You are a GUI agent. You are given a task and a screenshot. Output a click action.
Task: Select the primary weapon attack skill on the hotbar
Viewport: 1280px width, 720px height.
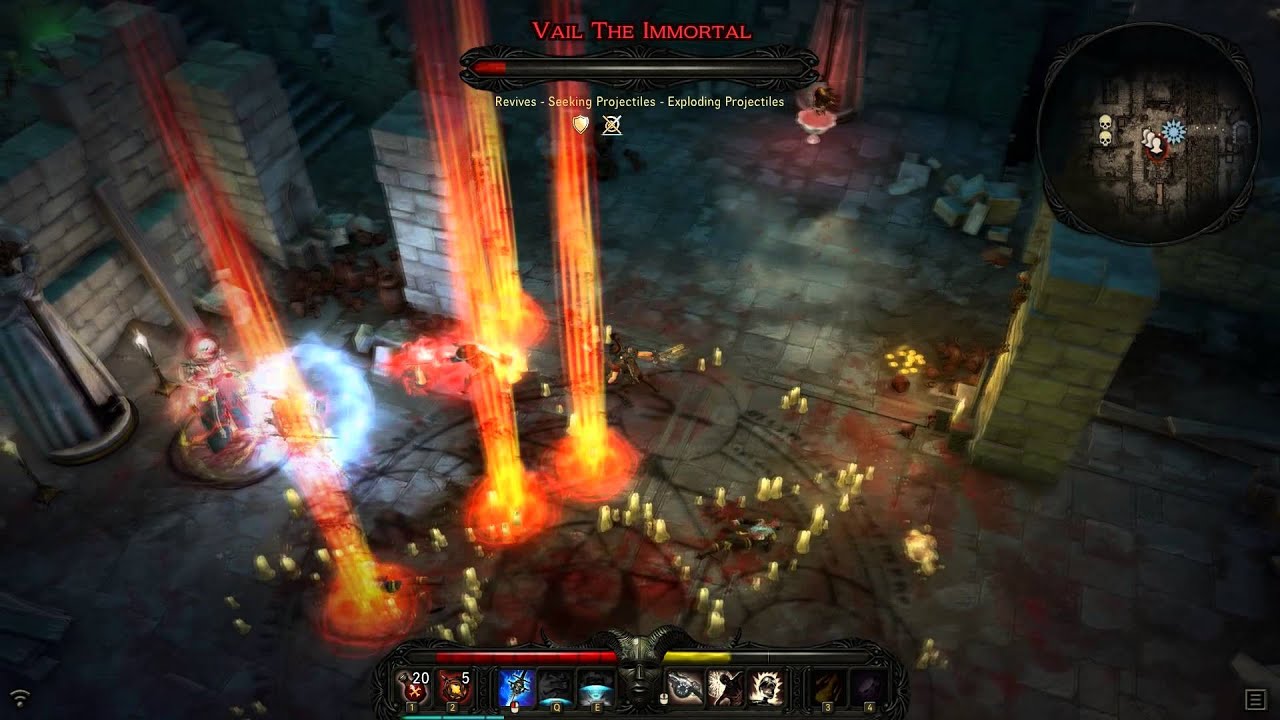[517, 685]
